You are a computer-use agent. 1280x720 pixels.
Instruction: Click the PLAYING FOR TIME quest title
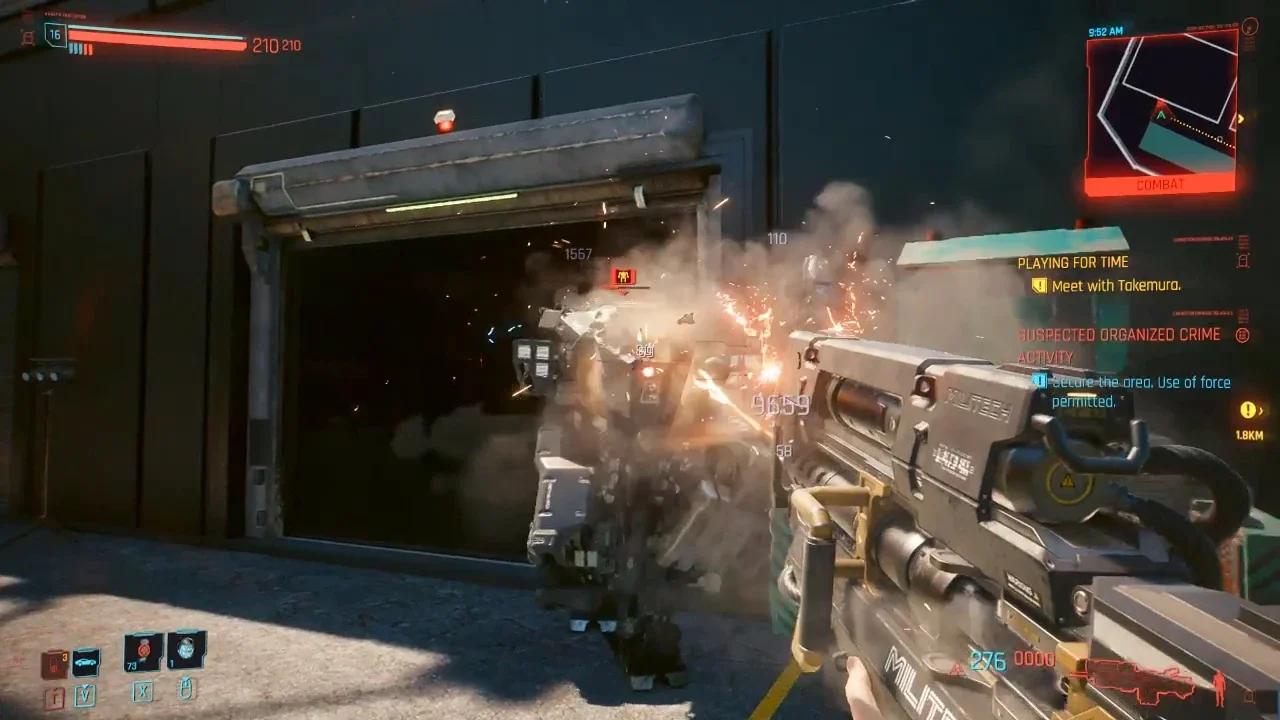pos(1072,261)
